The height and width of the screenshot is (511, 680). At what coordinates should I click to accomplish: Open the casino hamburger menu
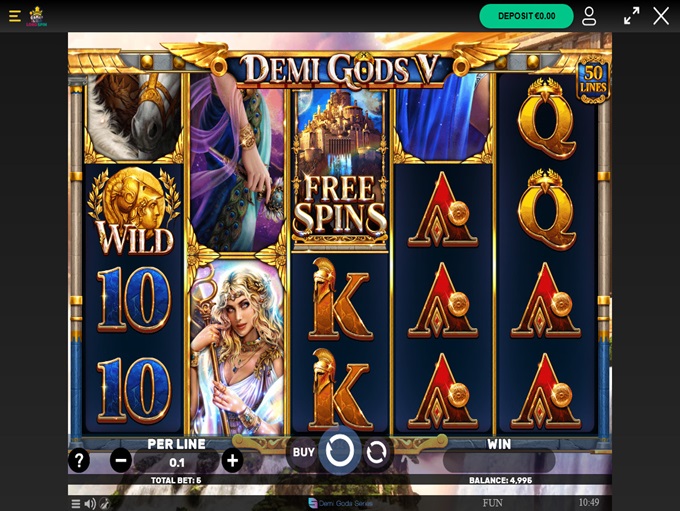15,16
